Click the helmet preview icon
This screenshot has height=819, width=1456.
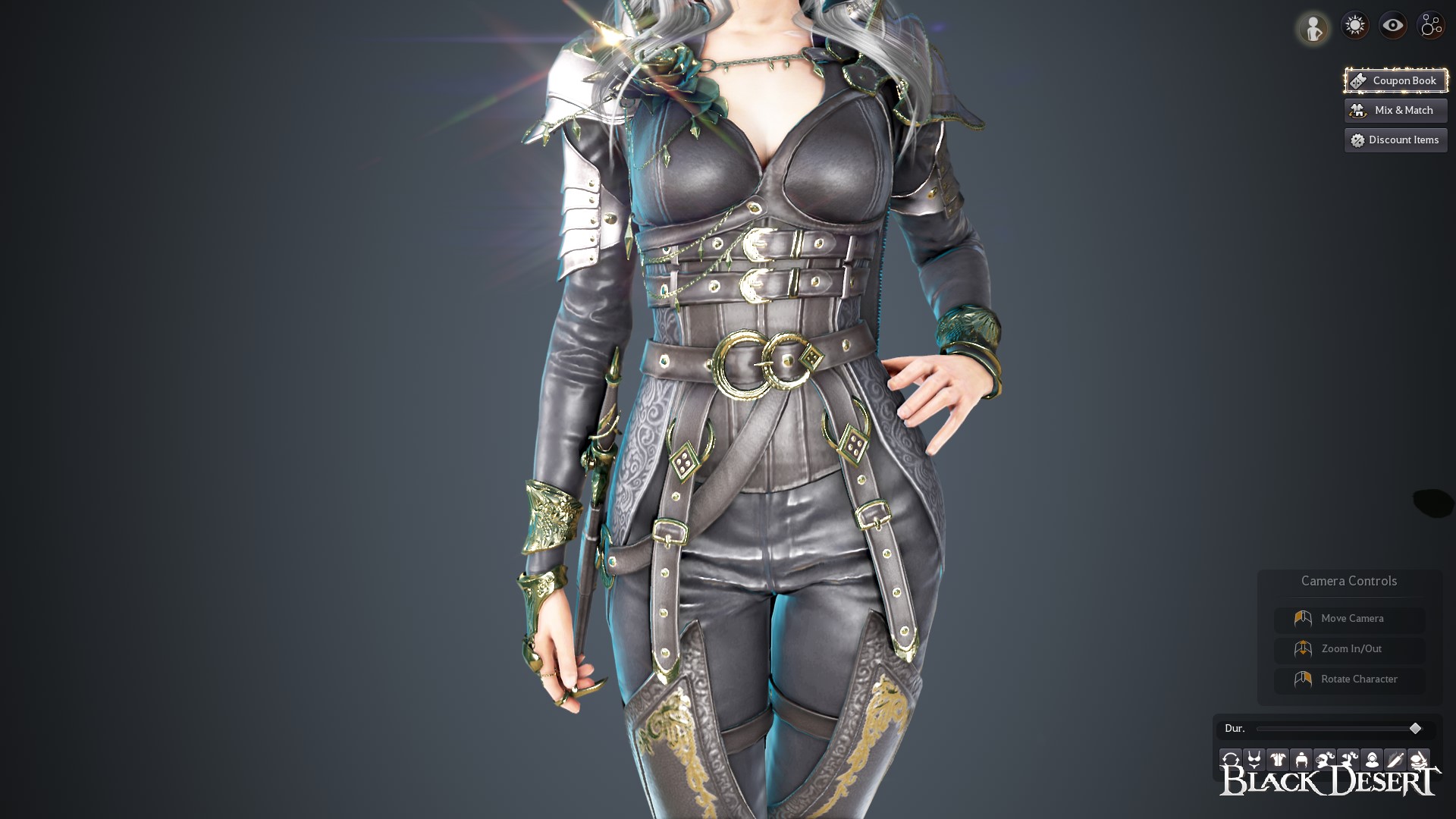click(1301, 760)
